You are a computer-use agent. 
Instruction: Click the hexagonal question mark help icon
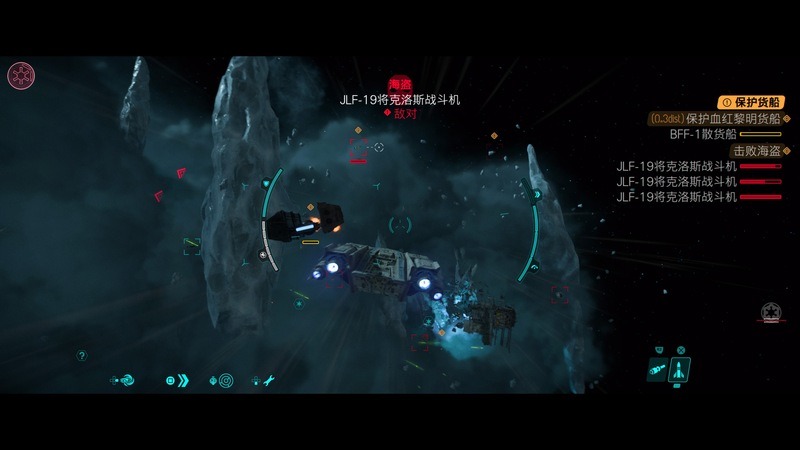click(82, 355)
